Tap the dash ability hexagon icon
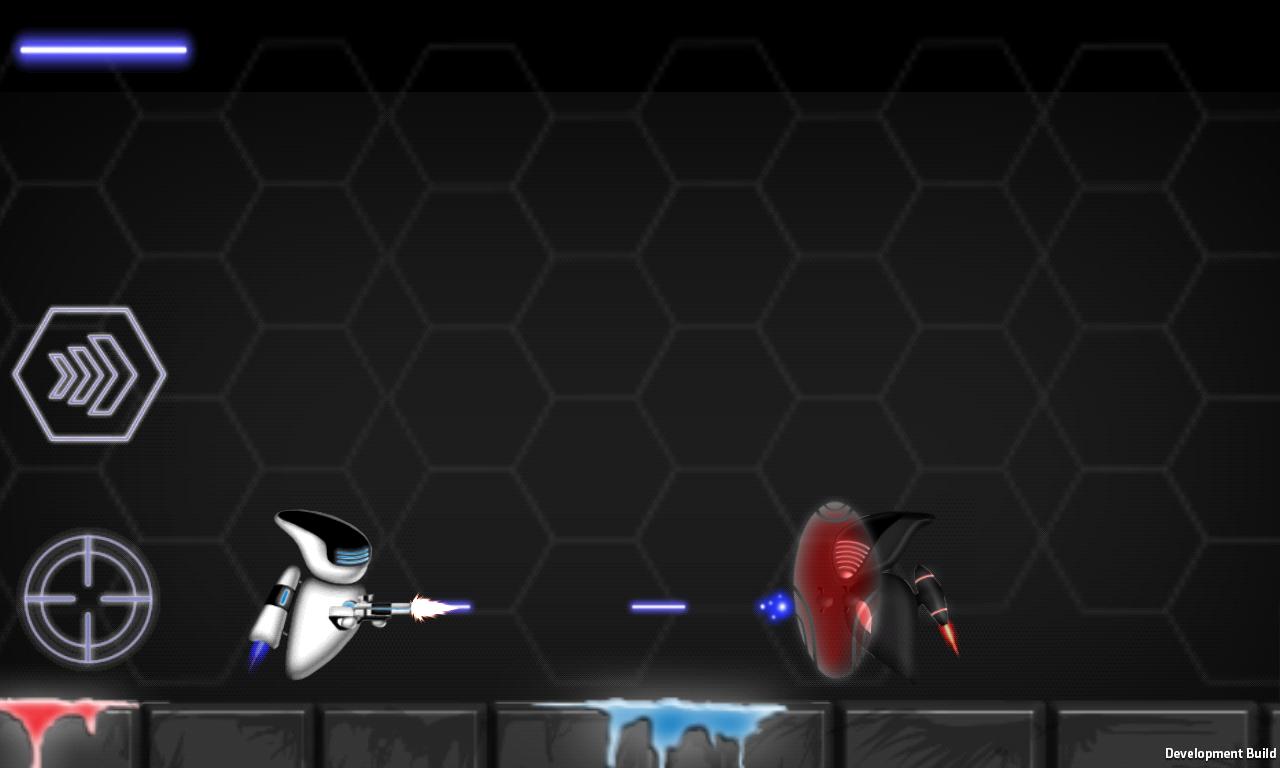 tap(88, 373)
